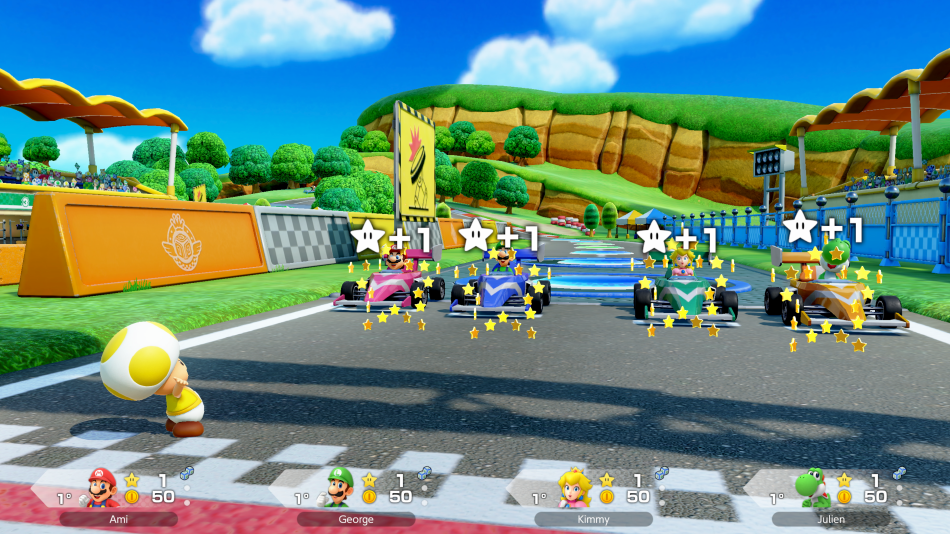
Task: Open the Kimmy player name tag
Action: point(593,520)
